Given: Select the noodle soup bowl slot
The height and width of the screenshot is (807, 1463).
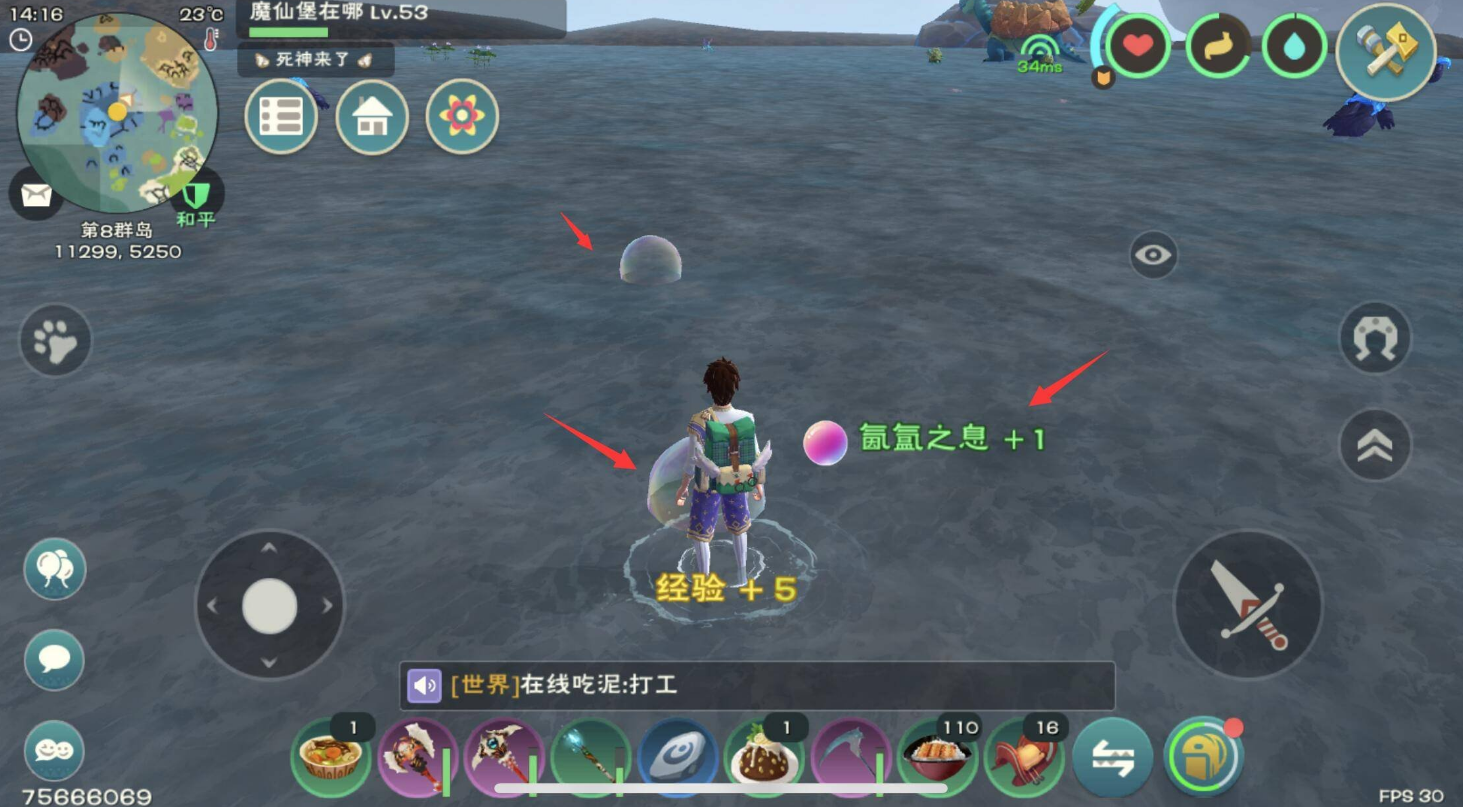Looking at the screenshot, I should point(330,757).
